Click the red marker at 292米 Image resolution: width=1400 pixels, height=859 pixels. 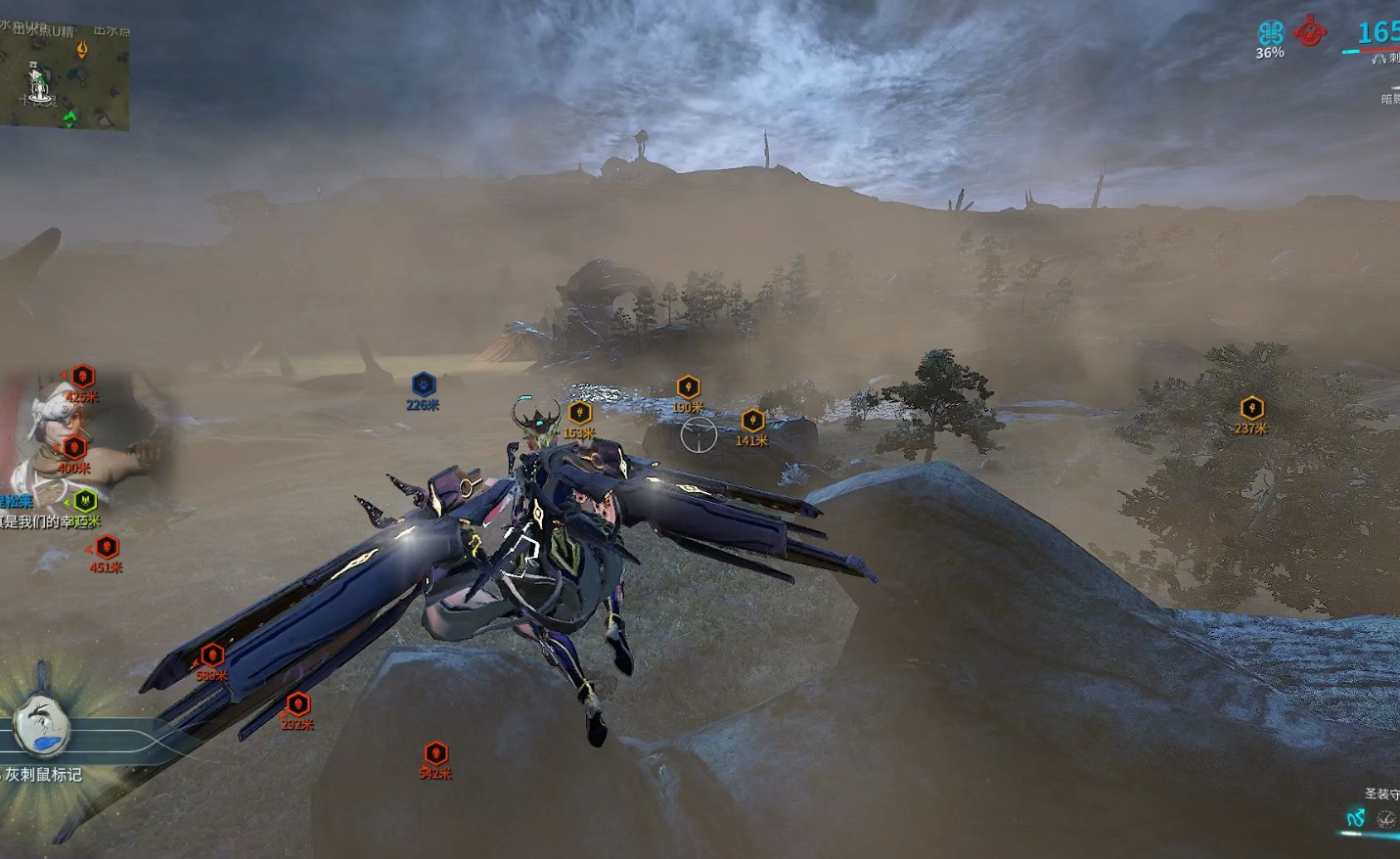(297, 704)
